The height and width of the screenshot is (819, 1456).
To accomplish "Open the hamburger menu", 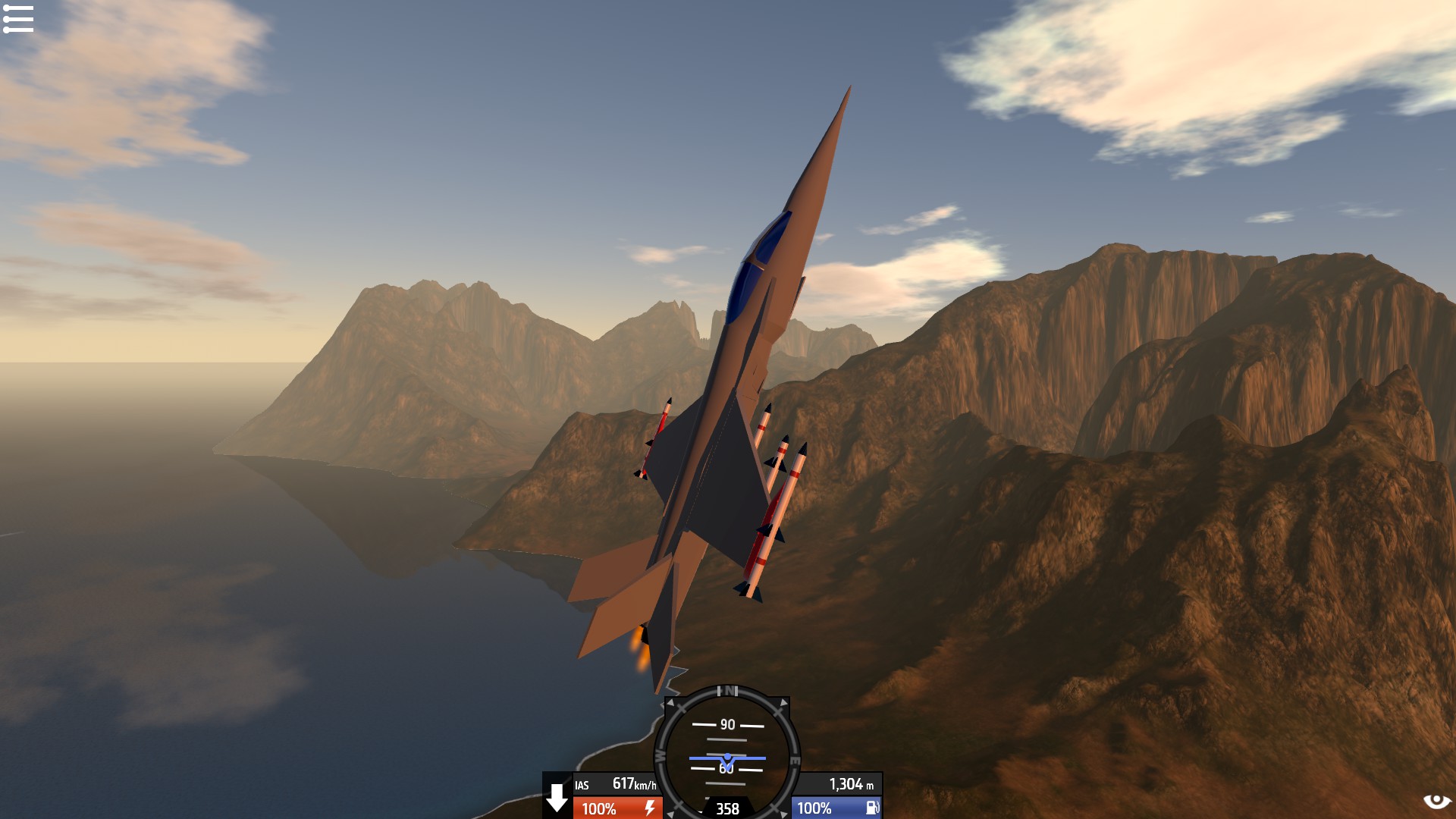I will coord(18,19).
